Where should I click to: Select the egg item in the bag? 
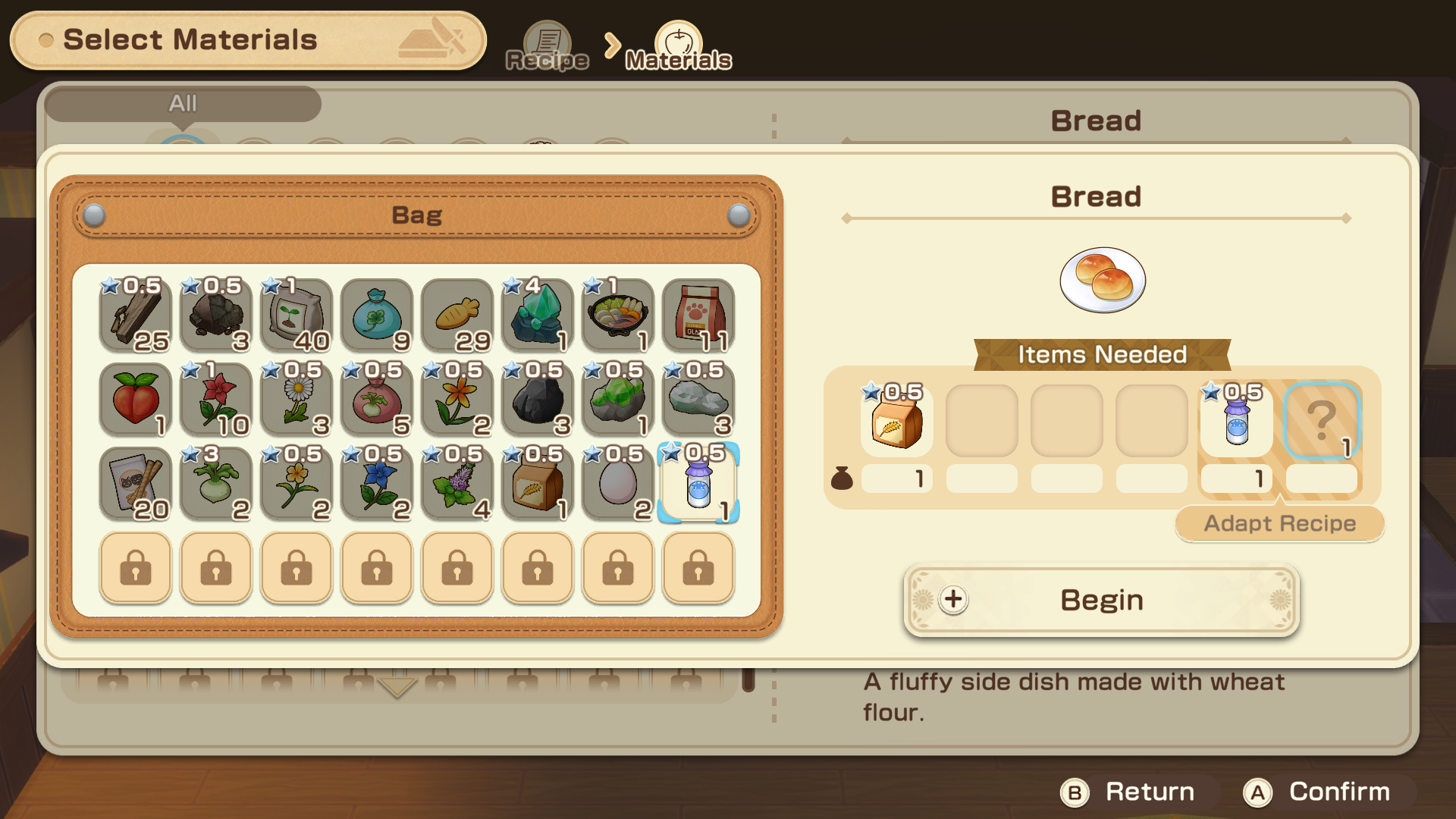[x=617, y=484]
